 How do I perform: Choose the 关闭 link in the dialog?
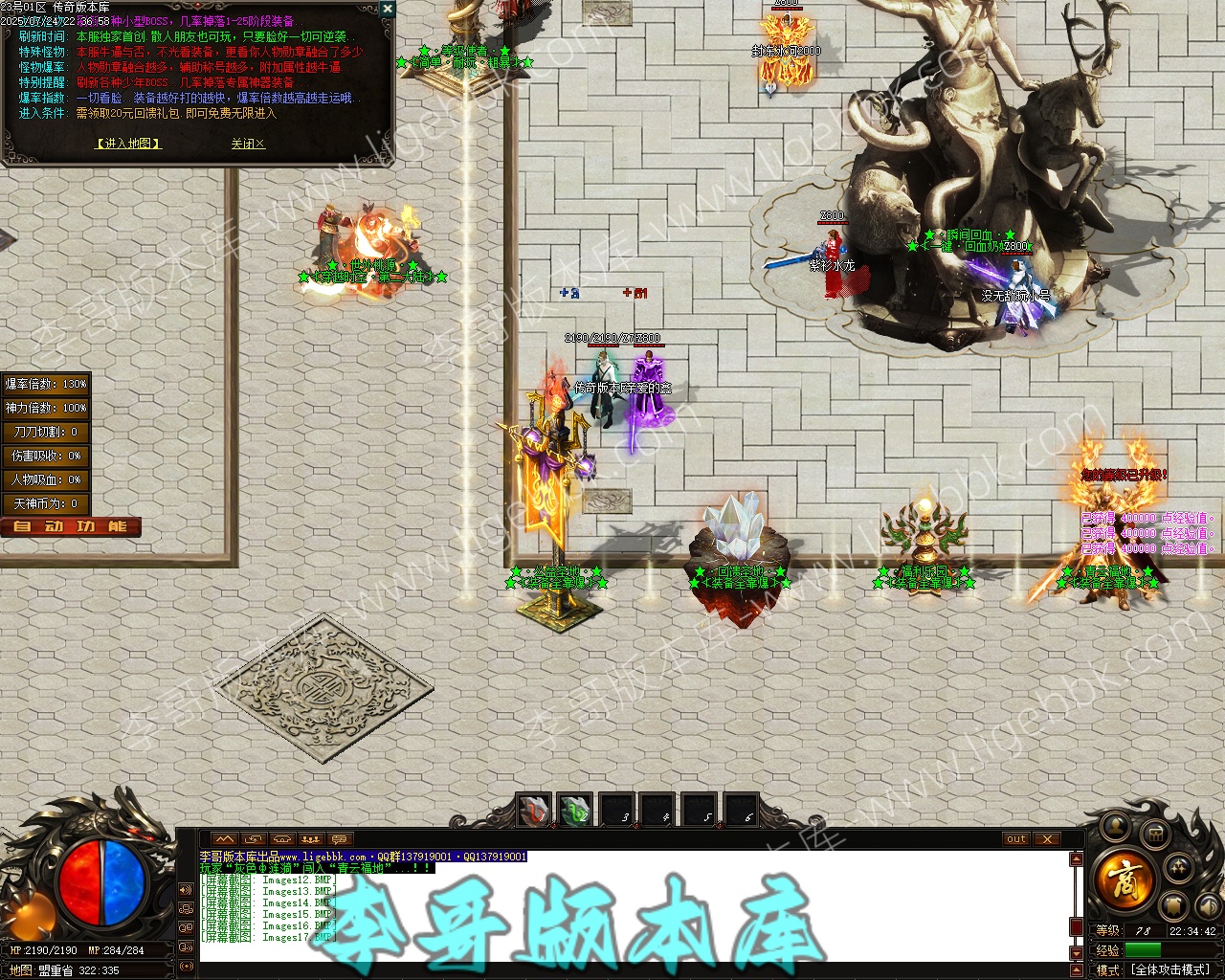point(248,144)
